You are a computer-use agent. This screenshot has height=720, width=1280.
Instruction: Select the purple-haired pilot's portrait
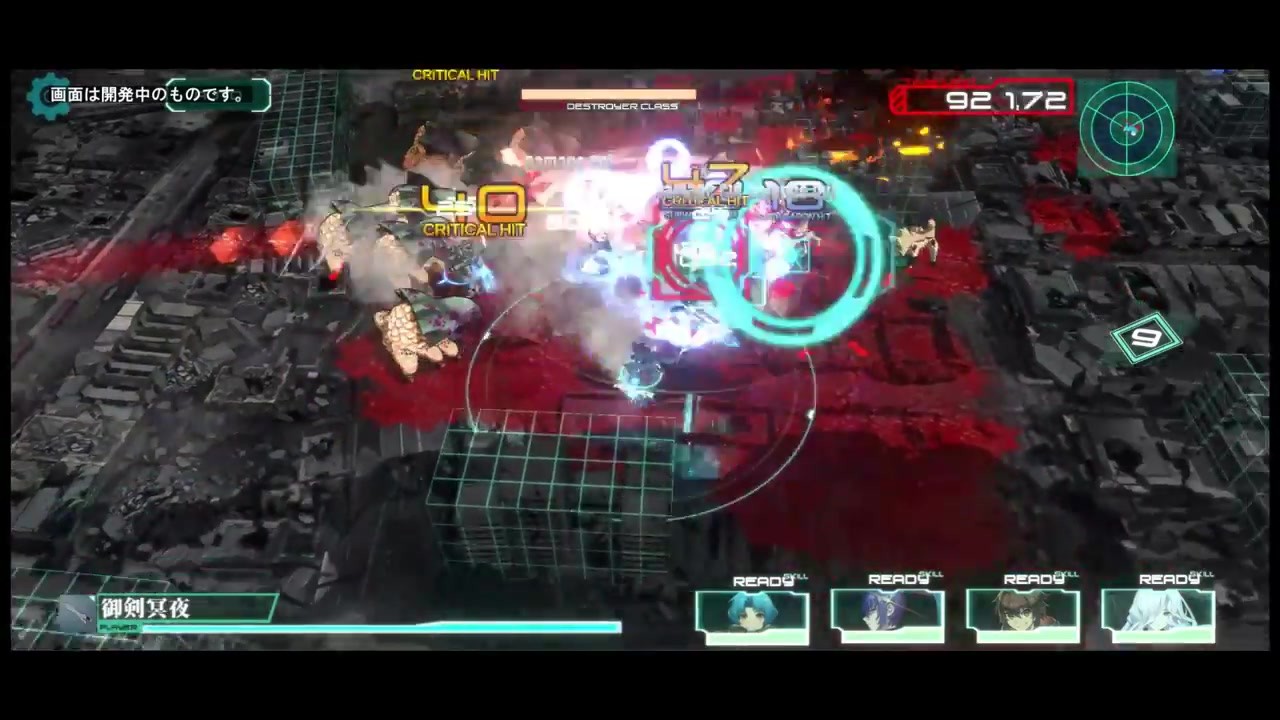[887, 614]
